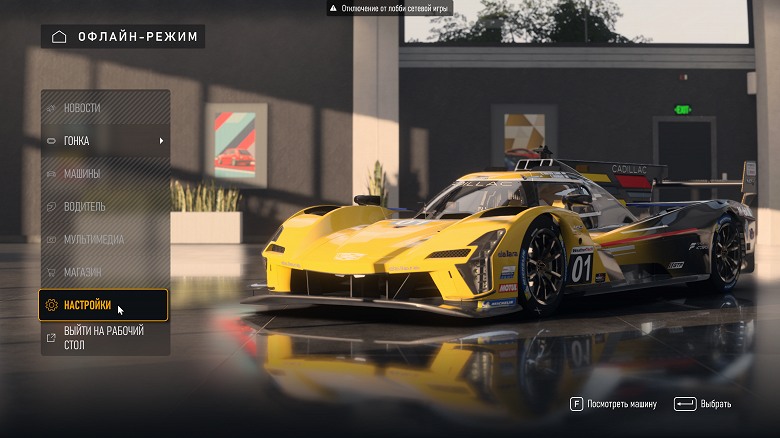Open the Магазин store entry
This screenshot has height=438, width=780.
tap(104, 272)
